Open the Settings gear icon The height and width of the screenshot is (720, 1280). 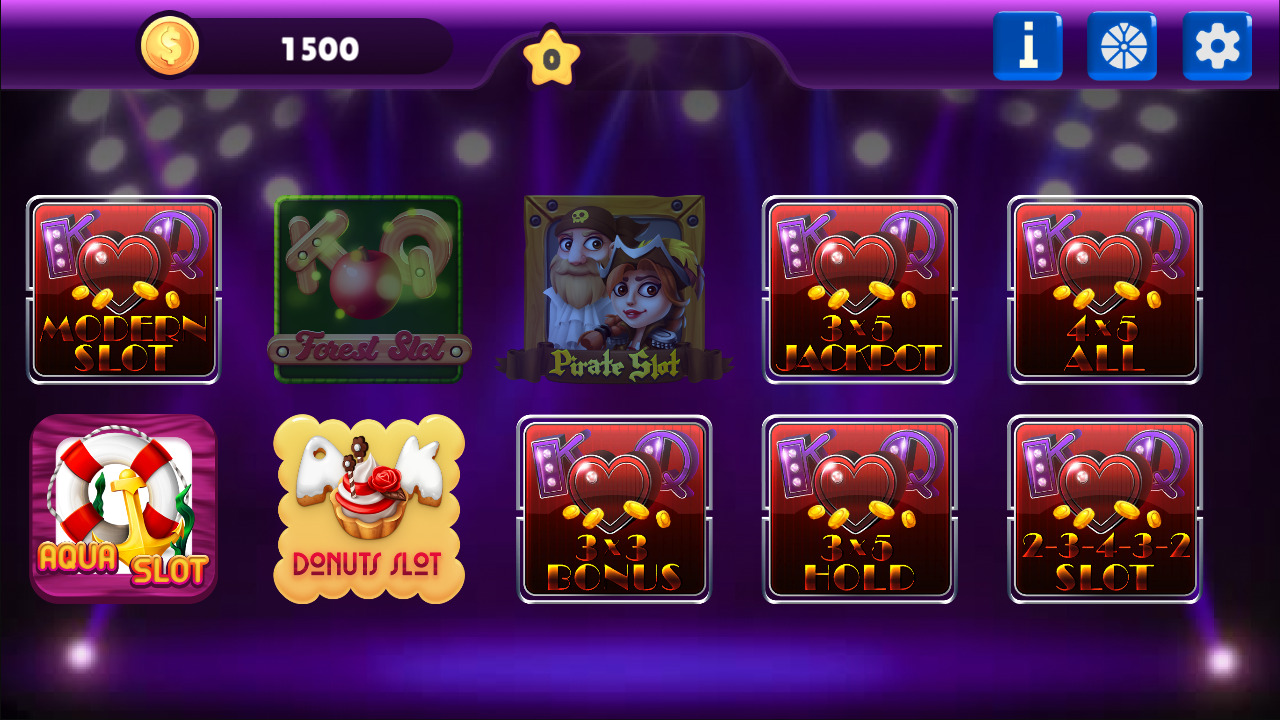1216,45
